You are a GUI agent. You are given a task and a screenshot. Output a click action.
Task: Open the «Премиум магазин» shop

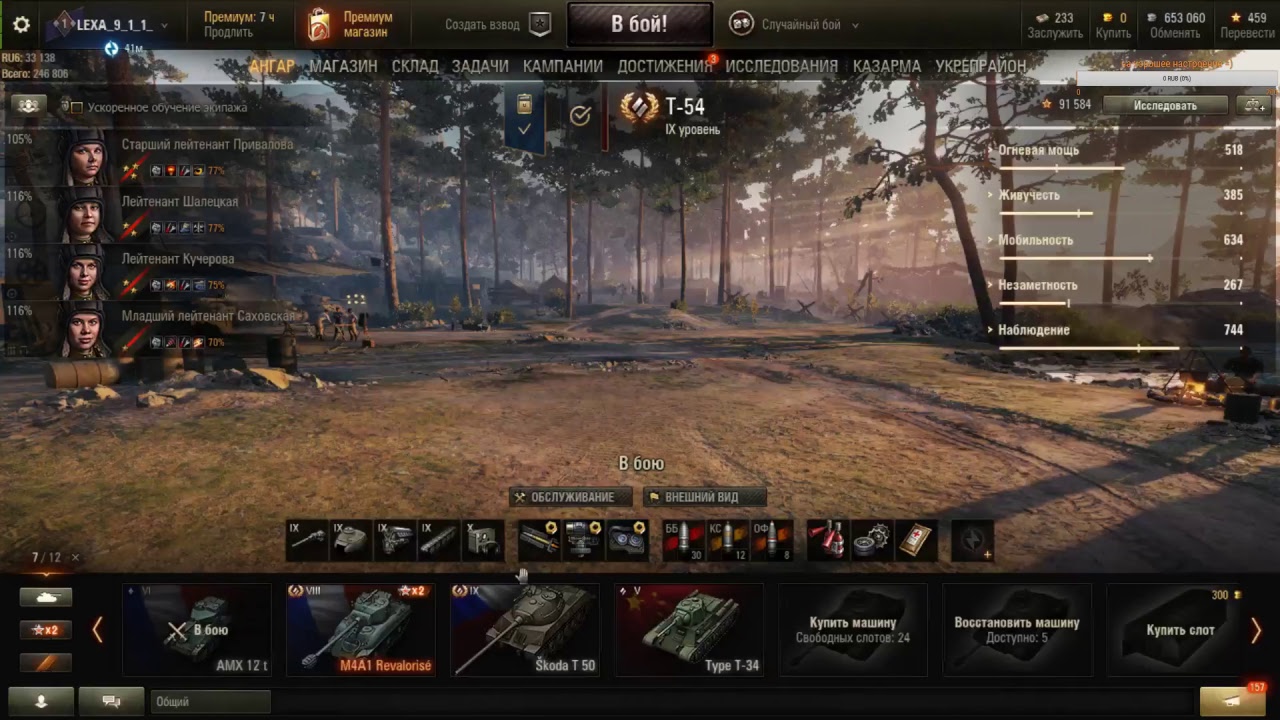point(350,25)
